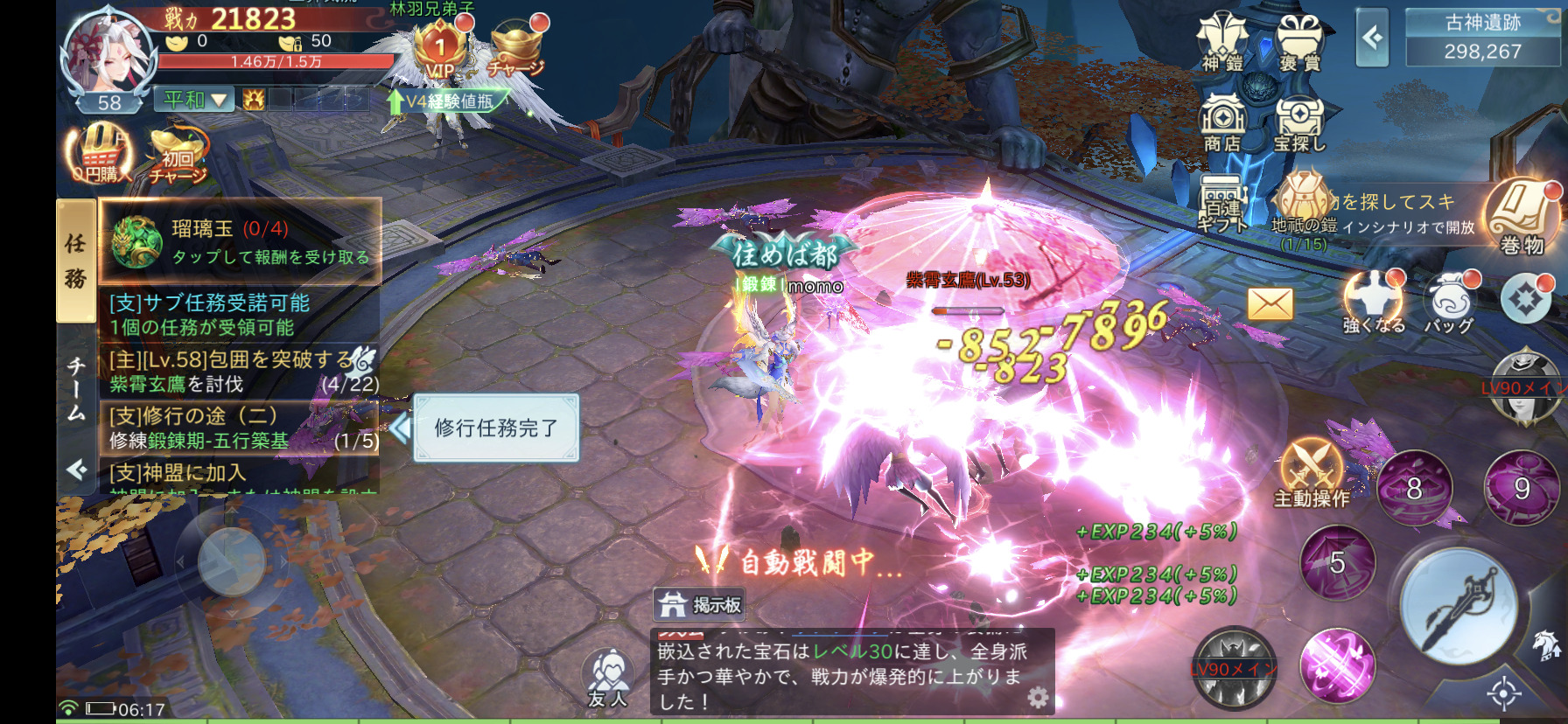Image resolution: width=1568 pixels, height=724 pixels.
Task: Switch to the チーム team tab
Action: 77,387
